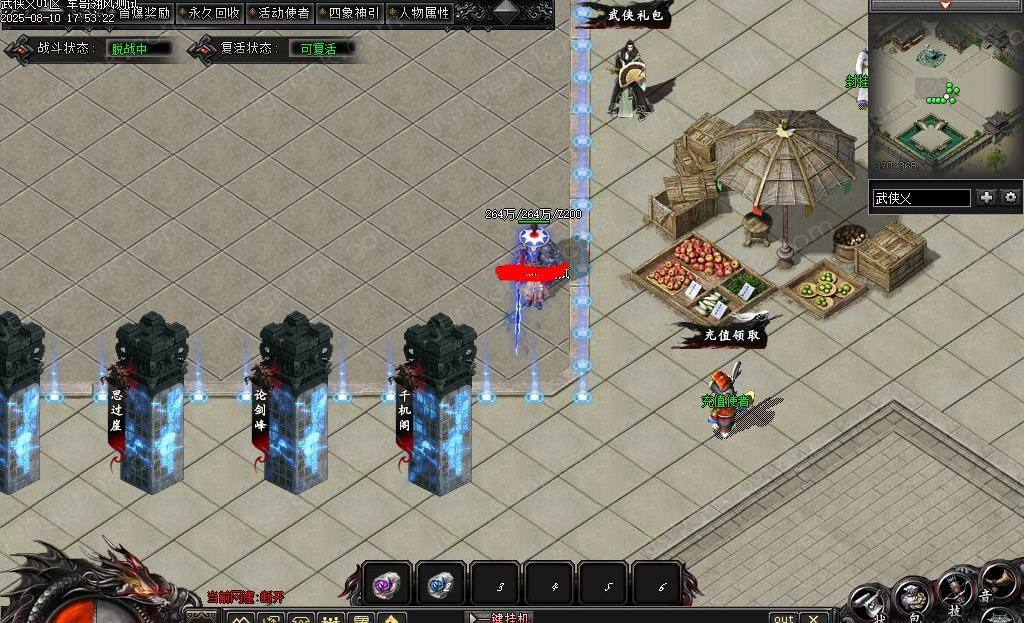
Task: Collapse the minimap using the top arrow
Action: (945, 5)
